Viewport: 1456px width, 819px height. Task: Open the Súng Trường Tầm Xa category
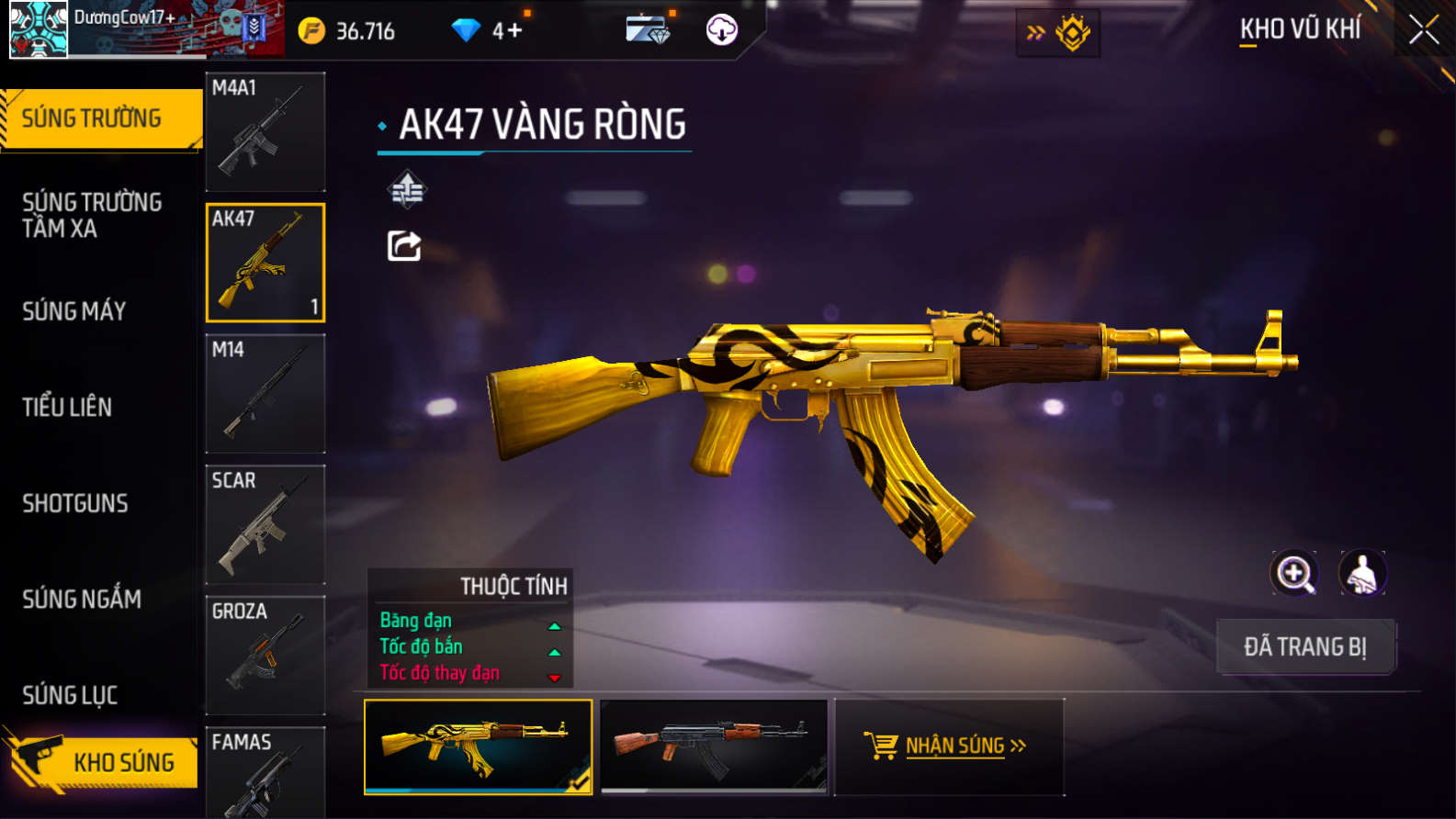(92, 215)
